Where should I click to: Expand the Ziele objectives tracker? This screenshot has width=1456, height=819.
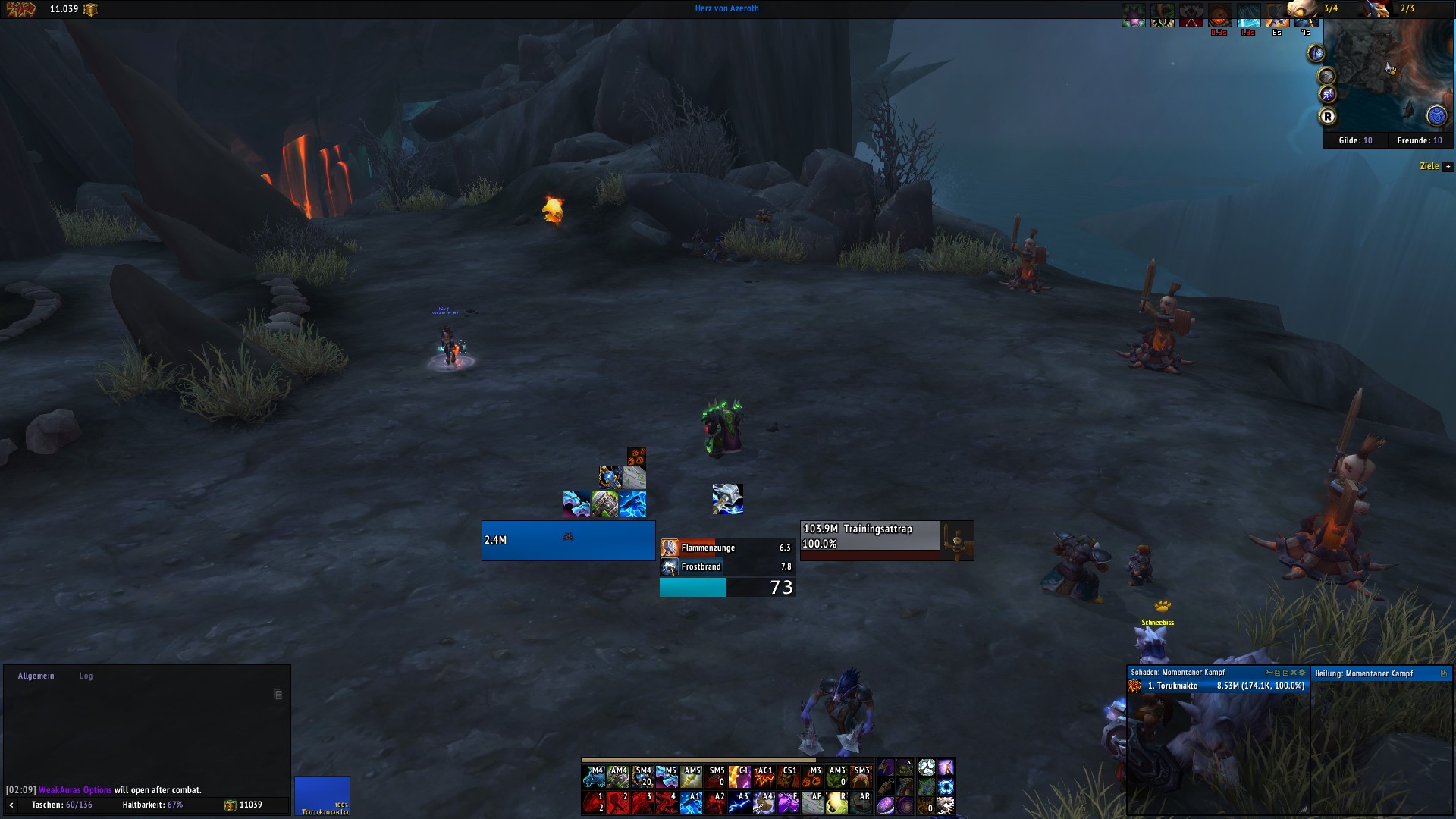[x=1448, y=166]
